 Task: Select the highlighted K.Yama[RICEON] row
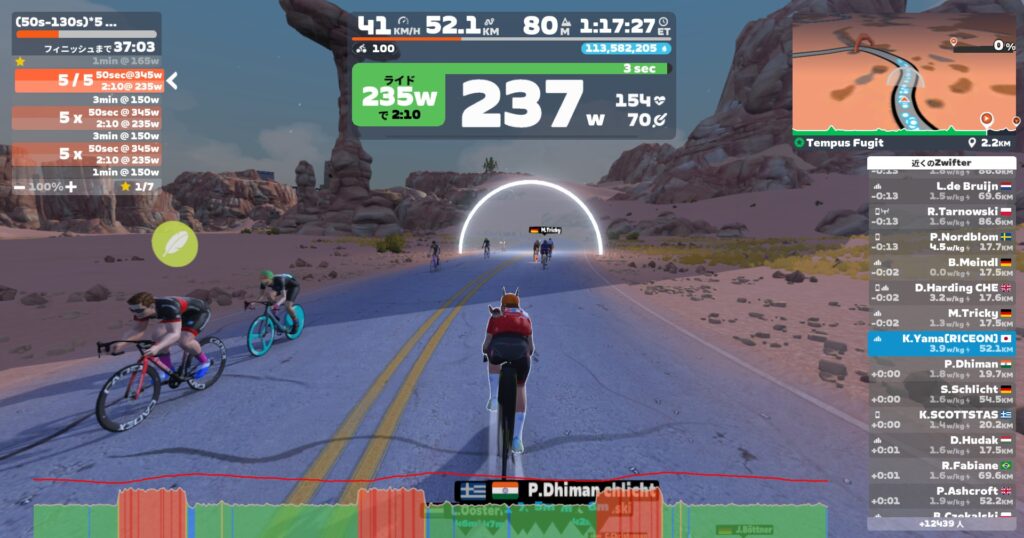pos(941,343)
